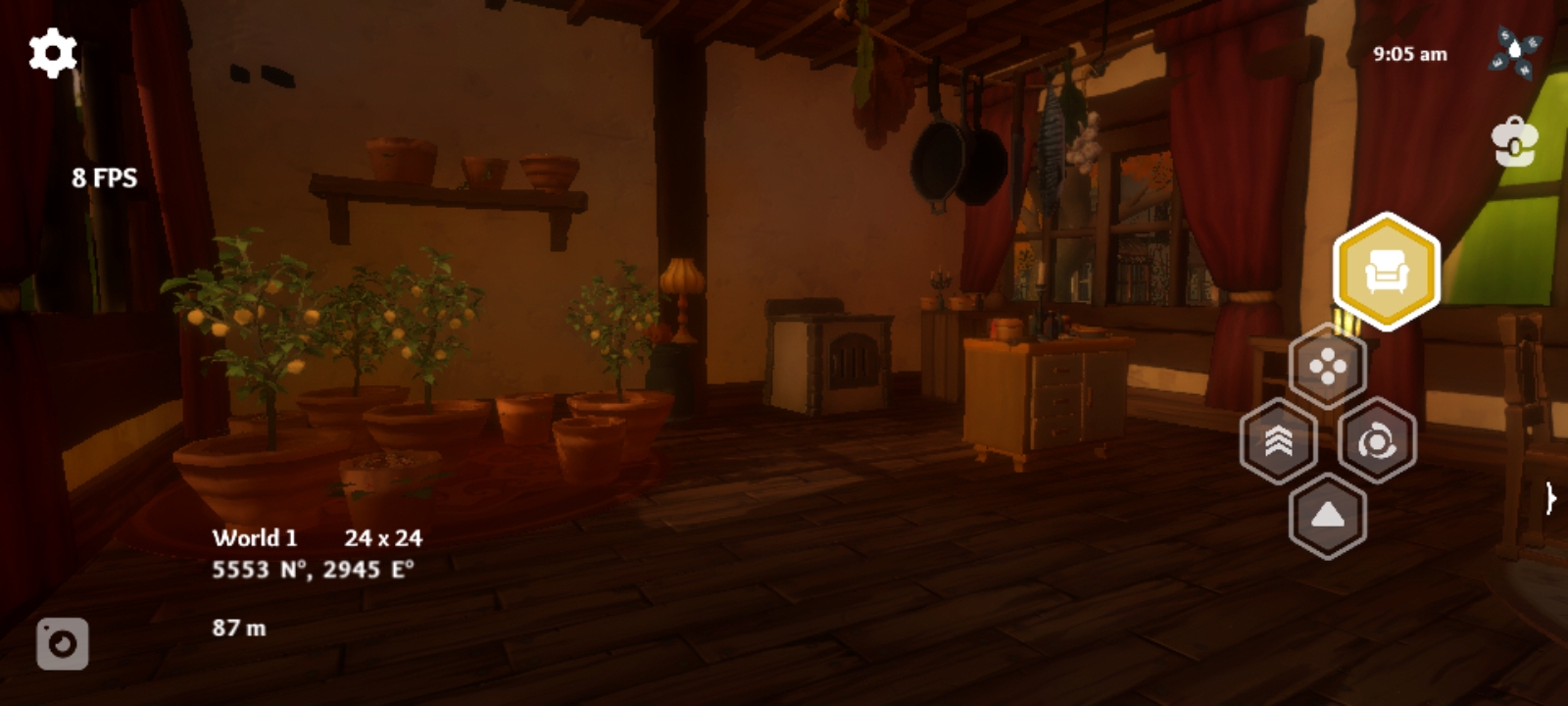Image resolution: width=1568 pixels, height=706 pixels.
Task: Open the backpack inventory
Action: pos(1514,143)
